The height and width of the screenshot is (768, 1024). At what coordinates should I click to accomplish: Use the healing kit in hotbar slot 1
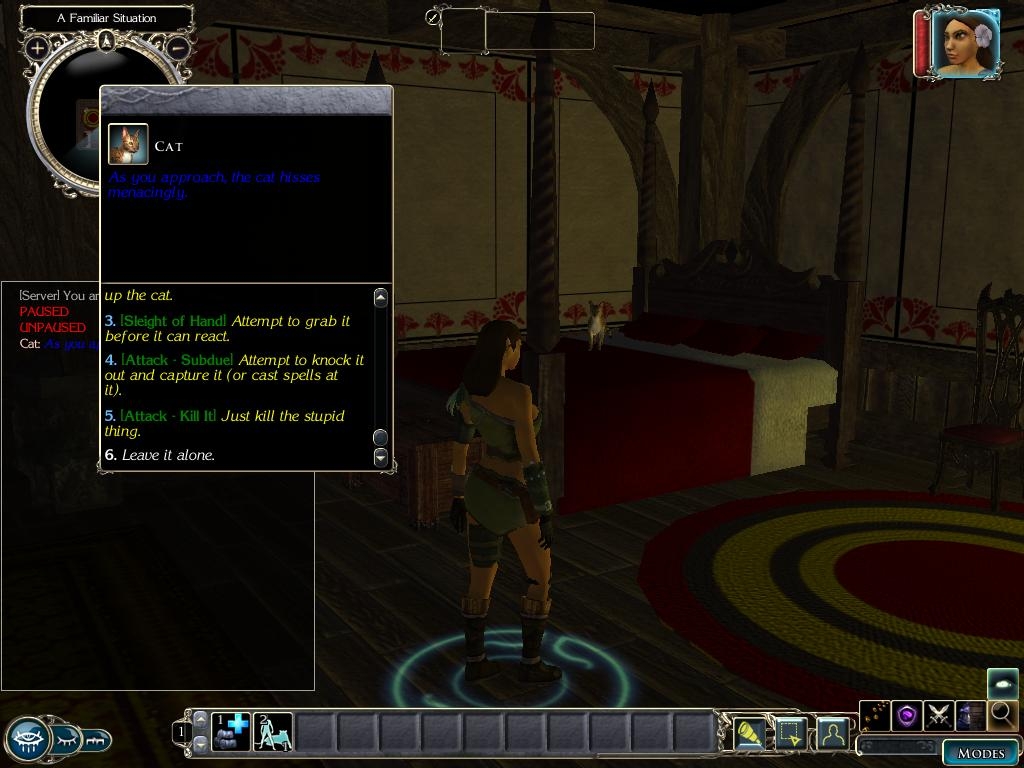(x=231, y=732)
